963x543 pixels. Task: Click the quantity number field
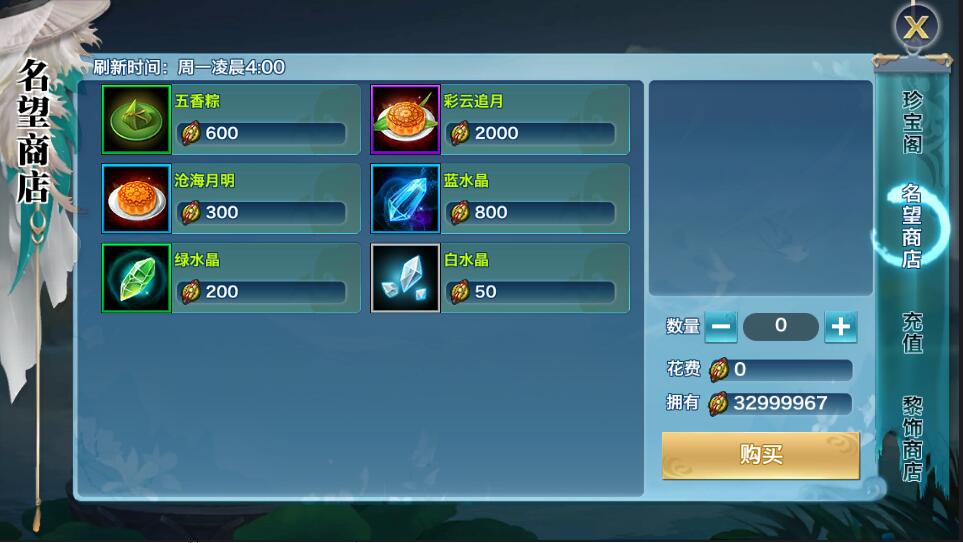pos(781,326)
